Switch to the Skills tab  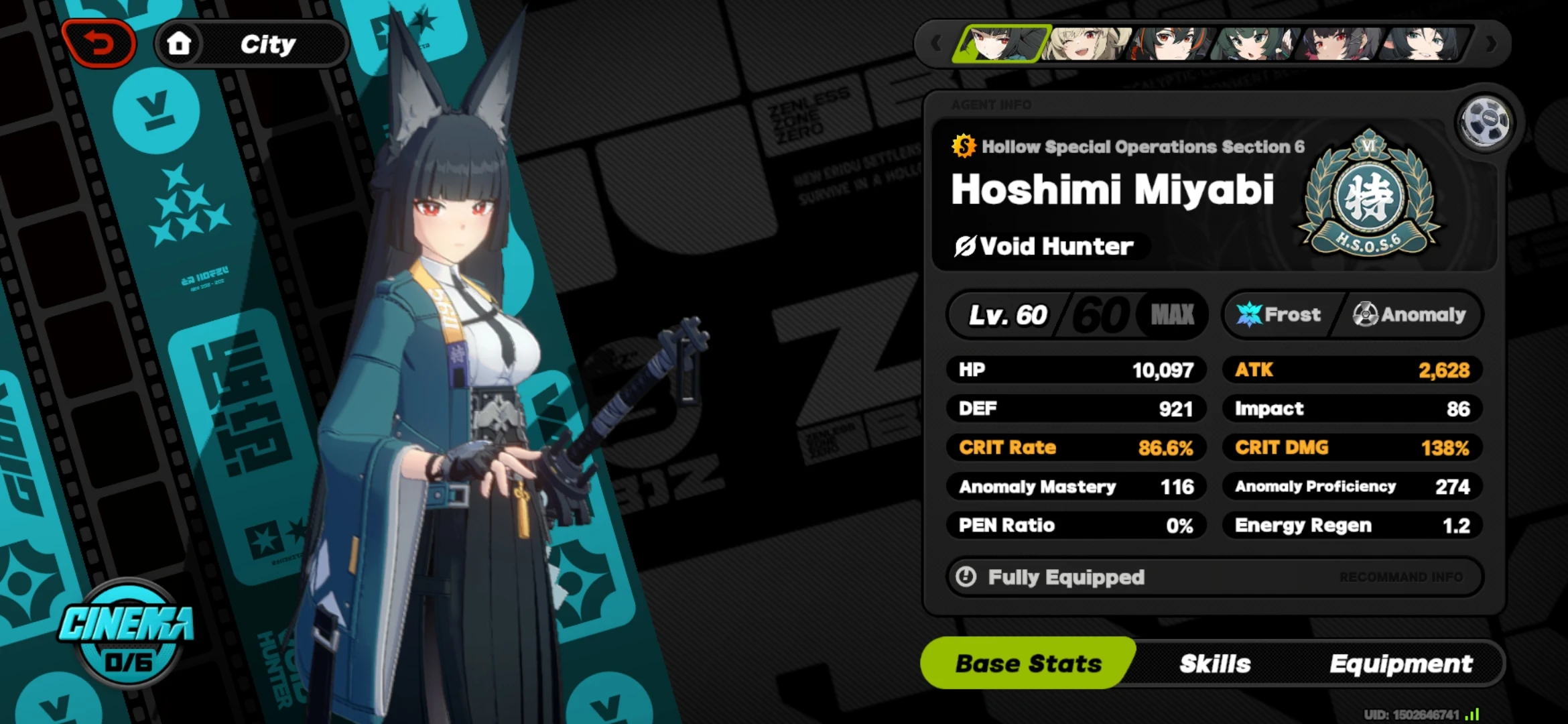[1216, 663]
